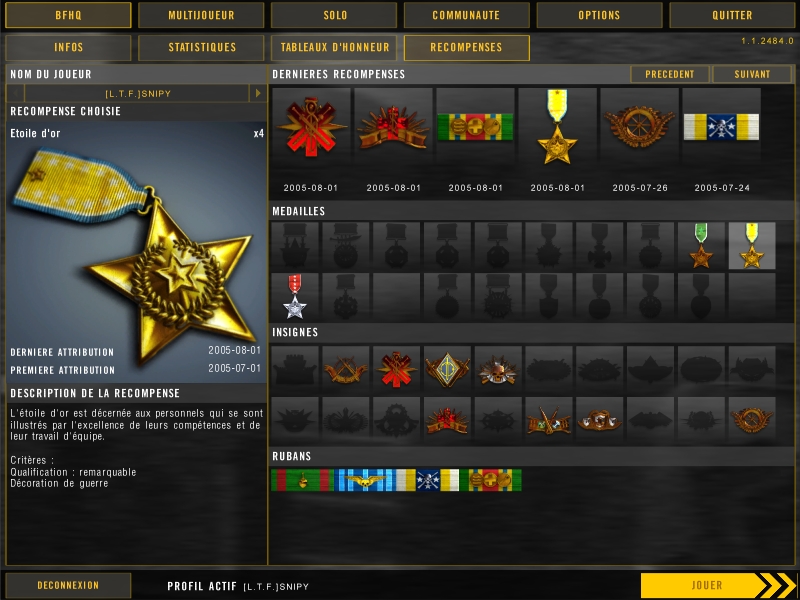Expand the player name arrow selector
This screenshot has height=600, width=800.
click(x=257, y=93)
